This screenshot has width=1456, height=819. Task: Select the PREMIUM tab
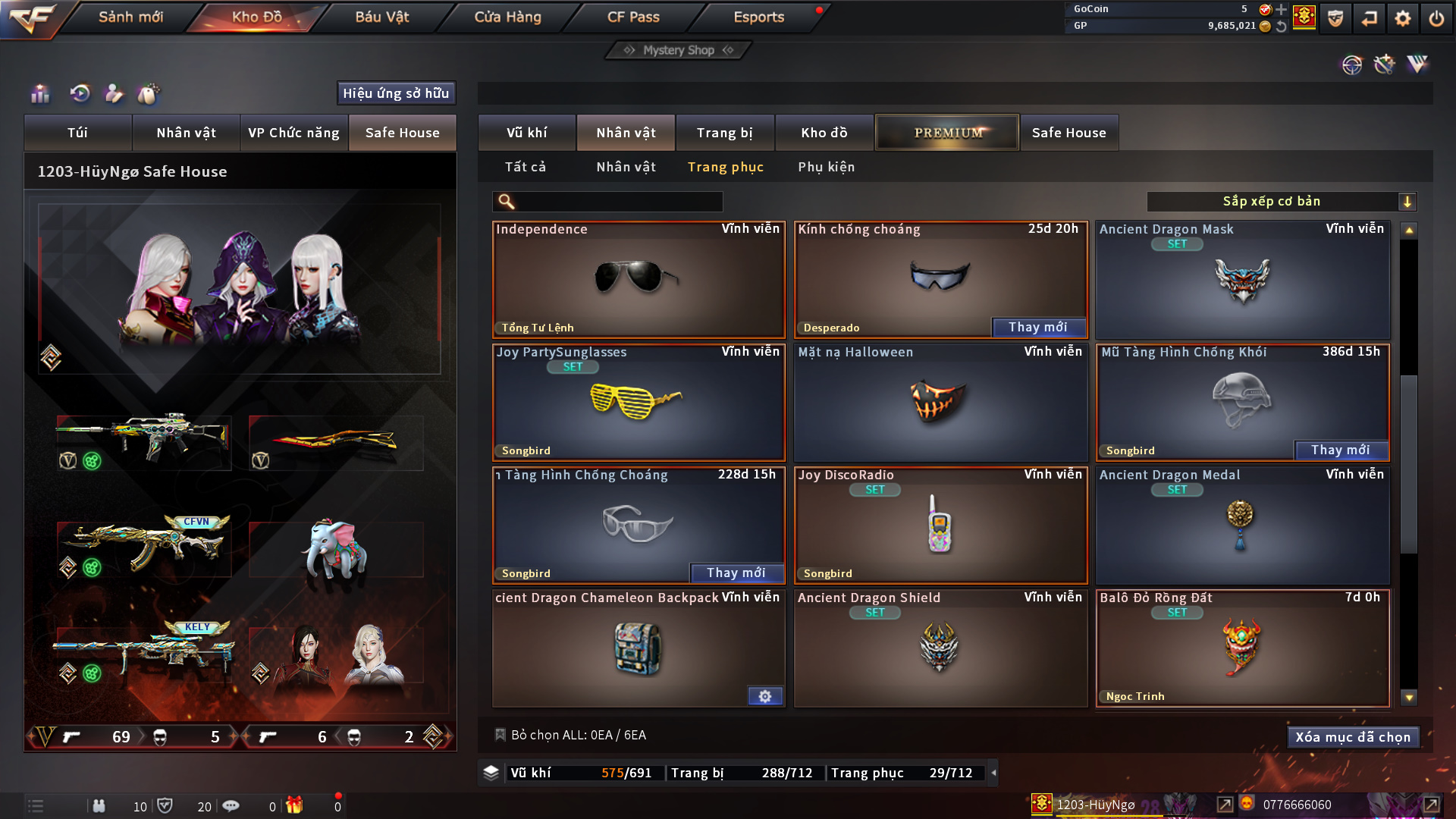click(x=947, y=133)
